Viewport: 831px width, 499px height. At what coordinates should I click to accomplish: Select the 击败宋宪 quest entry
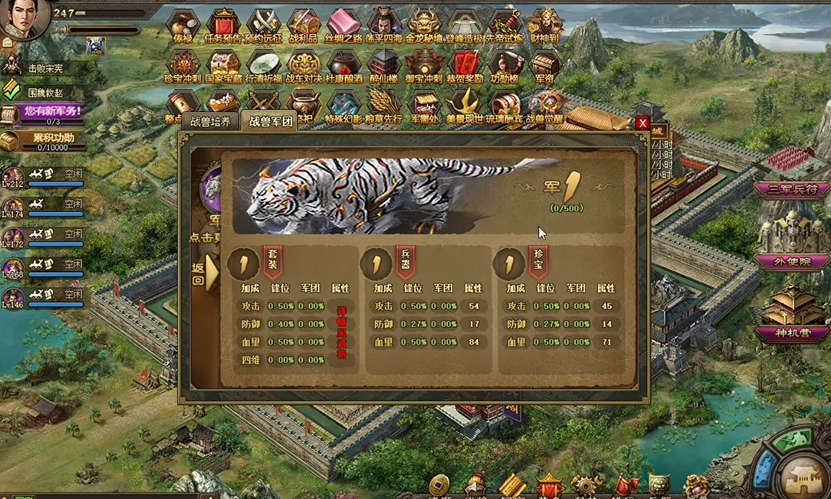[x=45, y=67]
